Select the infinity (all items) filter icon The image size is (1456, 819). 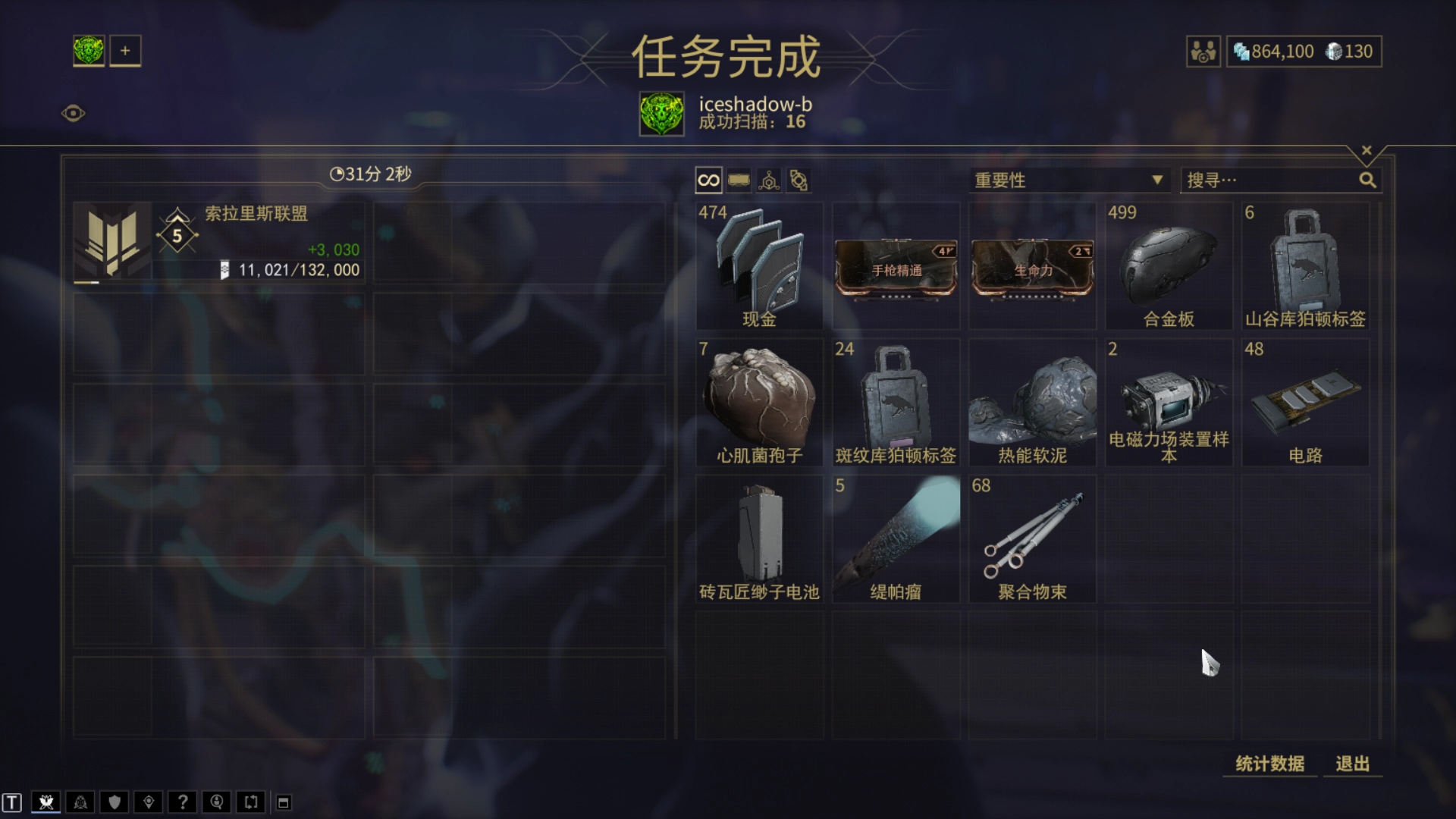tap(708, 180)
